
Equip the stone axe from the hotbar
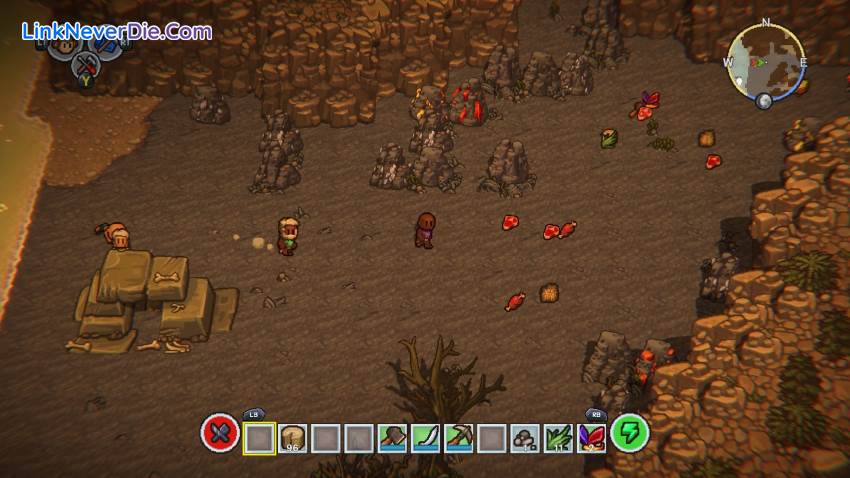pyautogui.click(x=391, y=437)
